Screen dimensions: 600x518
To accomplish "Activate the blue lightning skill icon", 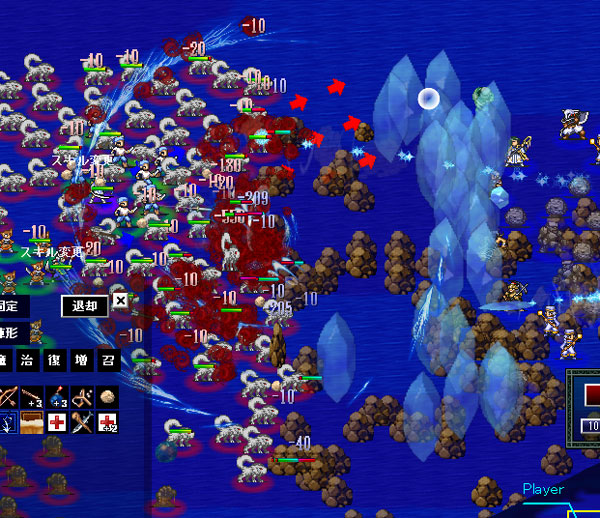I will [x=9, y=422].
